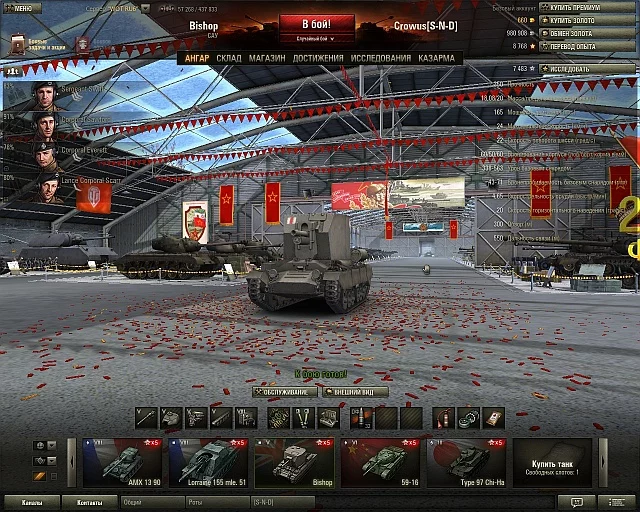The image size is (640, 512).
Task: Choose the 59-16 tank
Action: tap(380, 463)
